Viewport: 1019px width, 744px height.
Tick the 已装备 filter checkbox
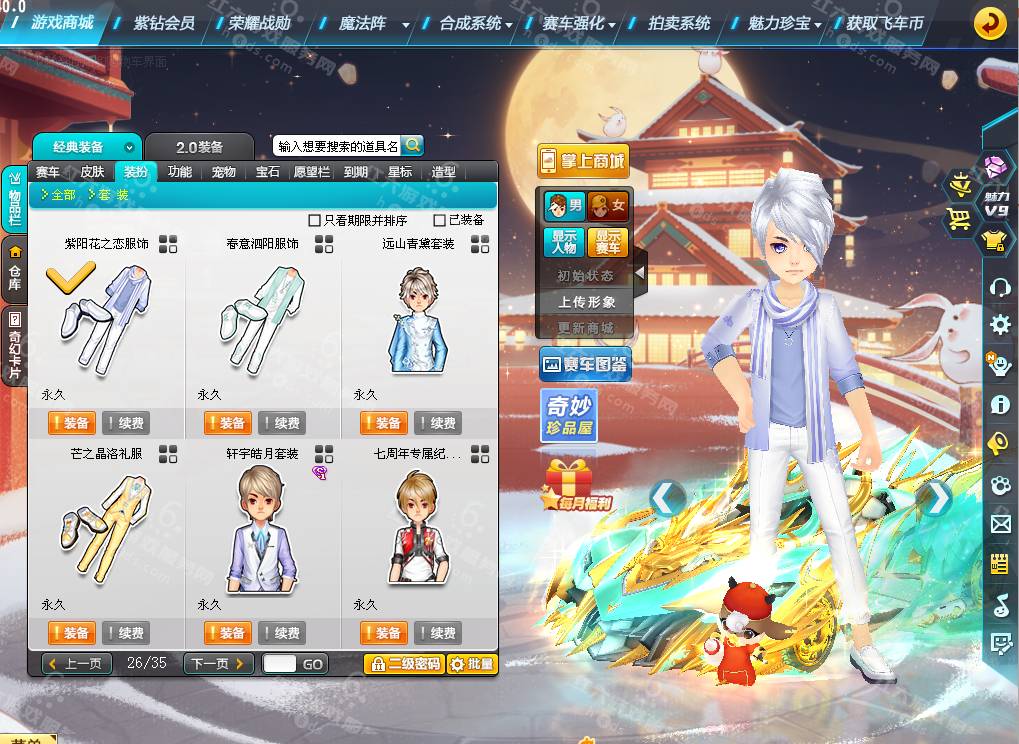pyautogui.click(x=440, y=220)
